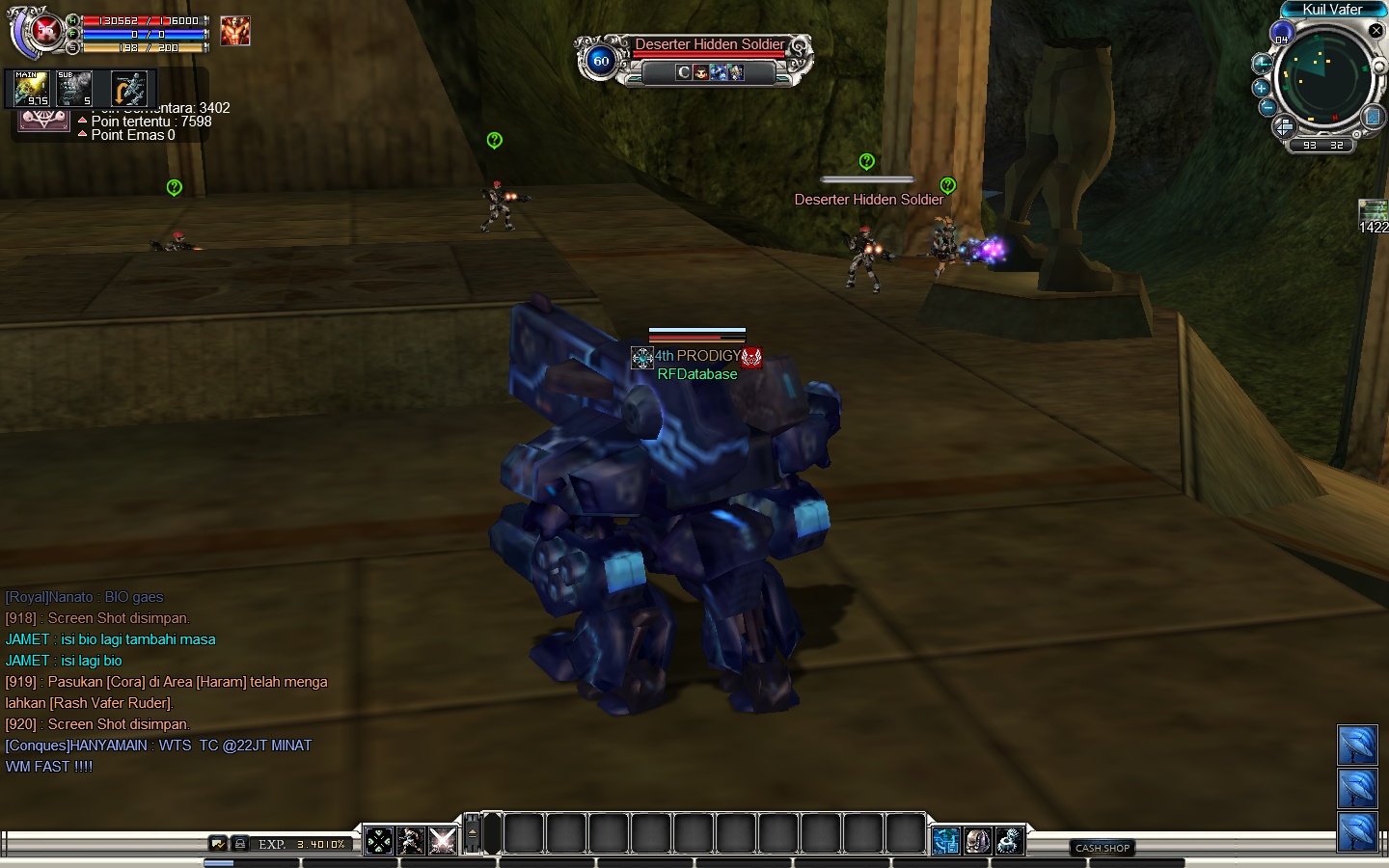Click the gear mechanism icon near Cash Shop
Image resolution: width=1389 pixels, height=868 pixels.
pos(1009,841)
